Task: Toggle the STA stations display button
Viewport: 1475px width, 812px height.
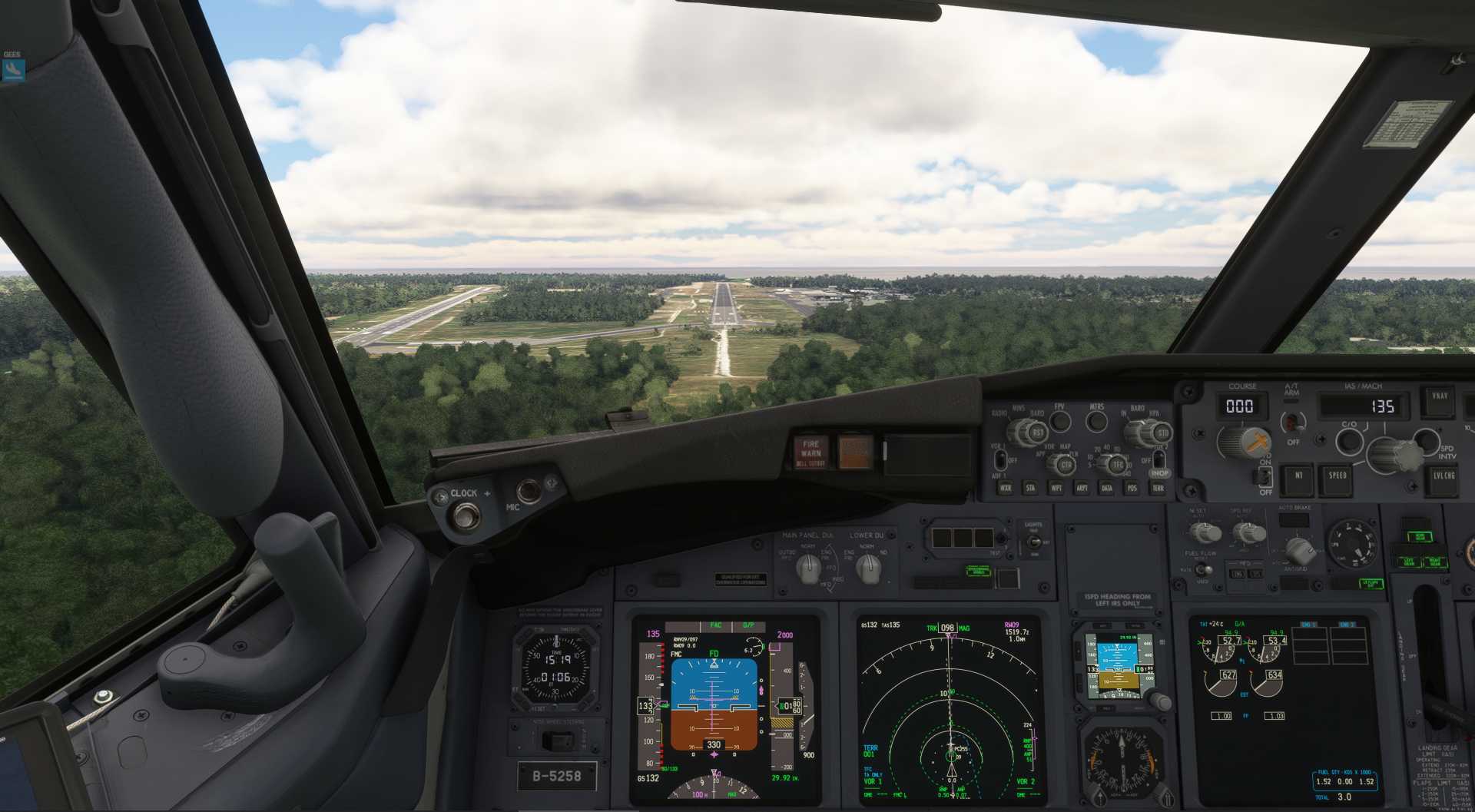Action: (1030, 488)
